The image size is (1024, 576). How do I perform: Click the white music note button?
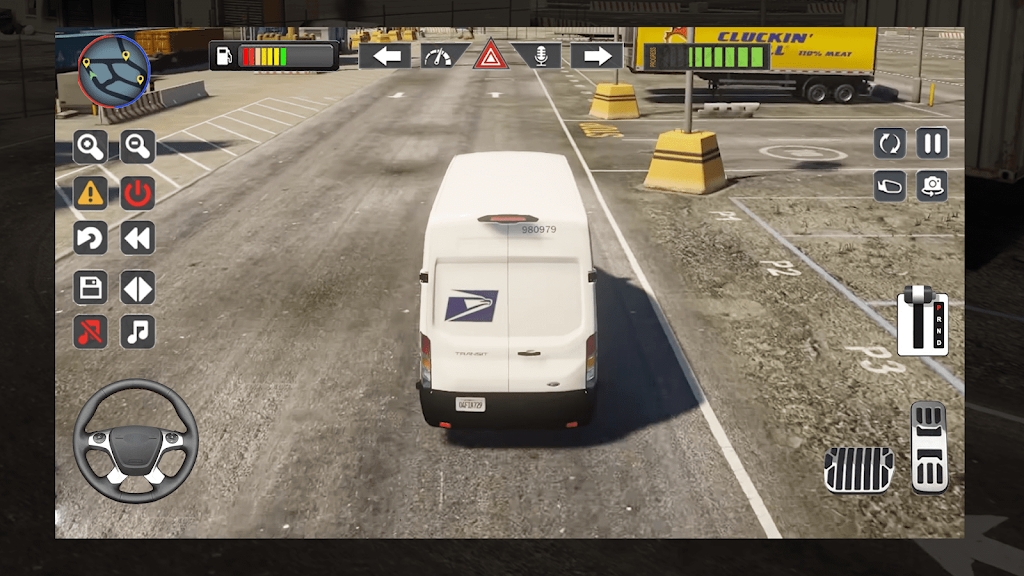[x=138, y=331]
